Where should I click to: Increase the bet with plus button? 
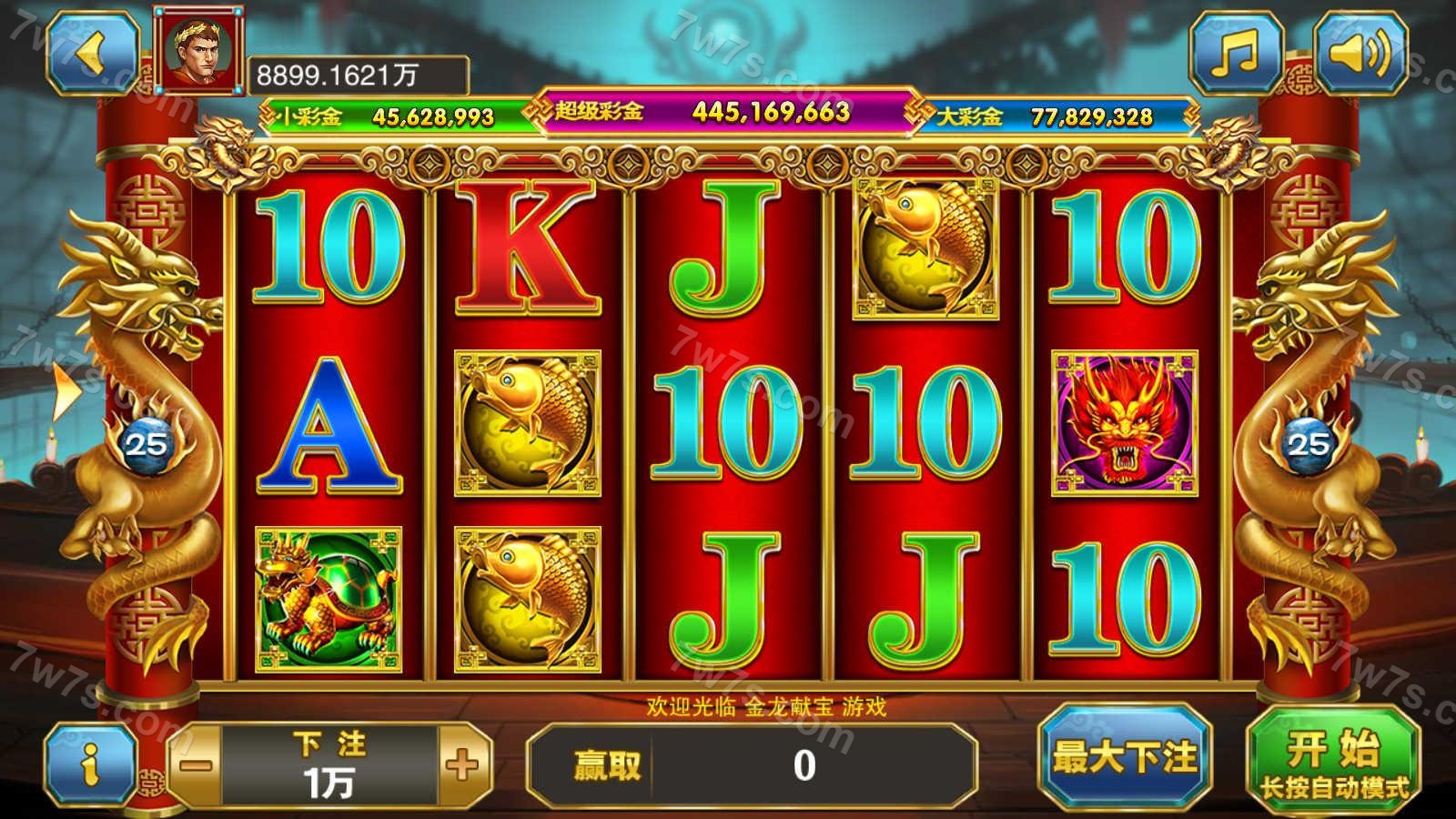click(x=463, y=763)
